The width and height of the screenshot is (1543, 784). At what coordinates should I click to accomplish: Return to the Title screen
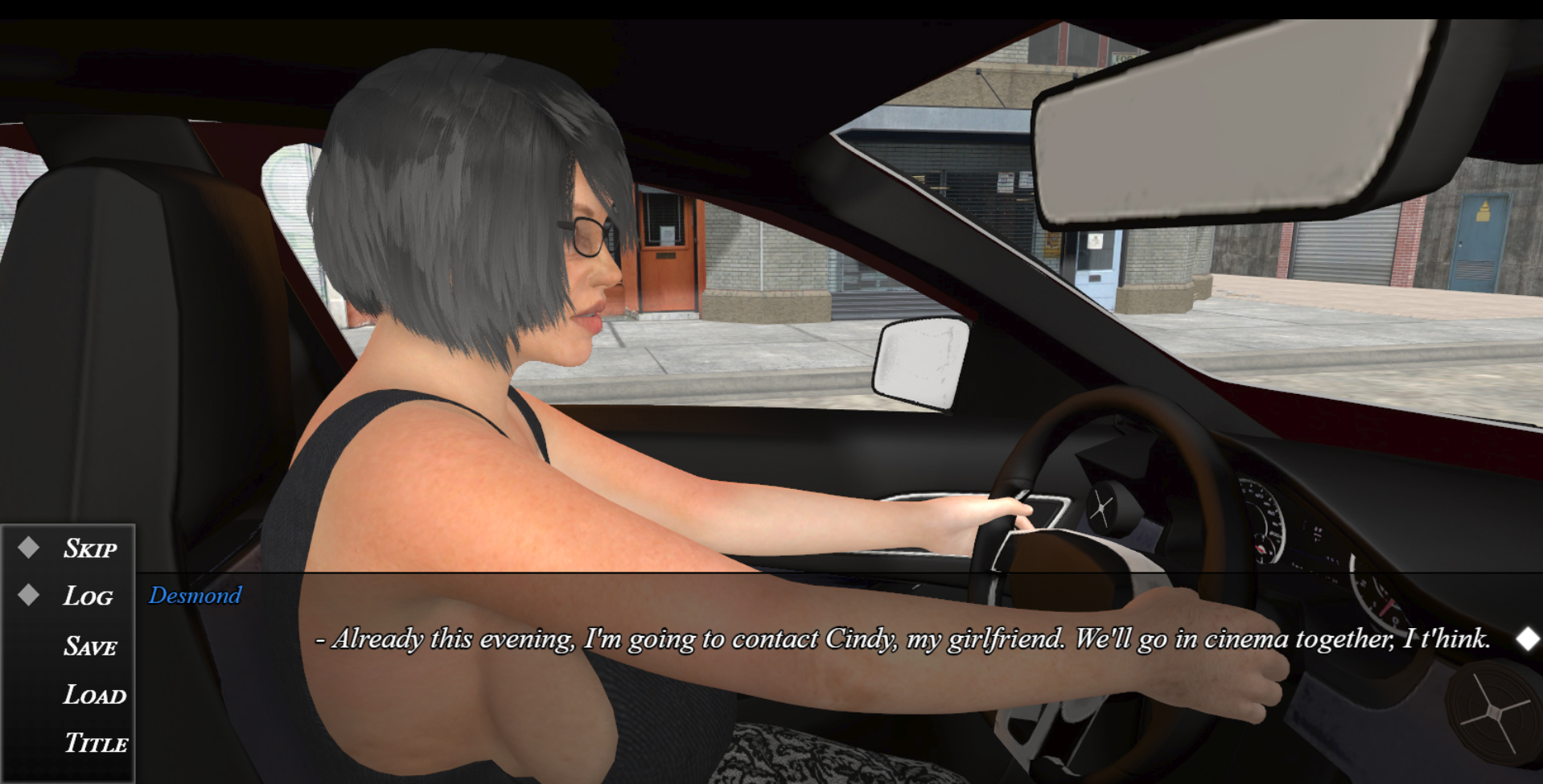[x=96, y=743]
